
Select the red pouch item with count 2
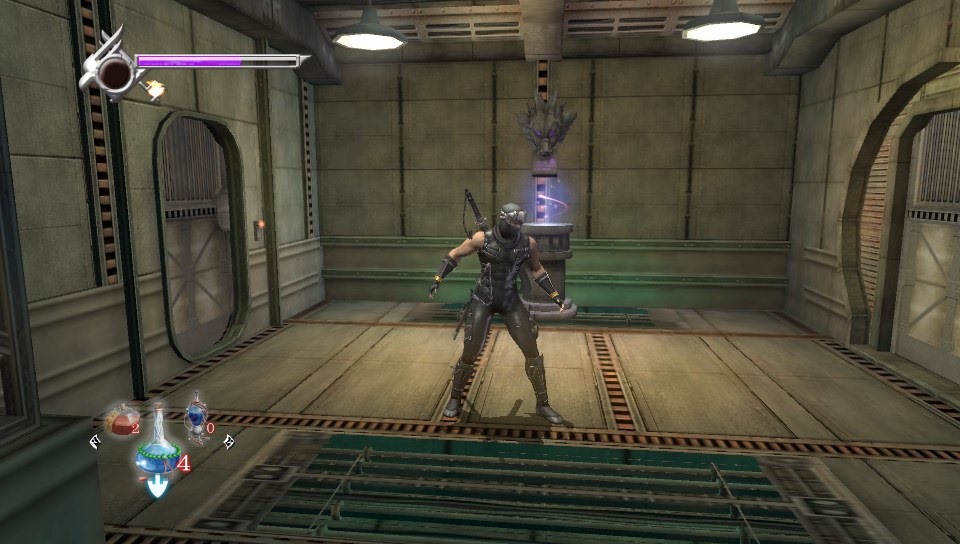pos(122,420)
